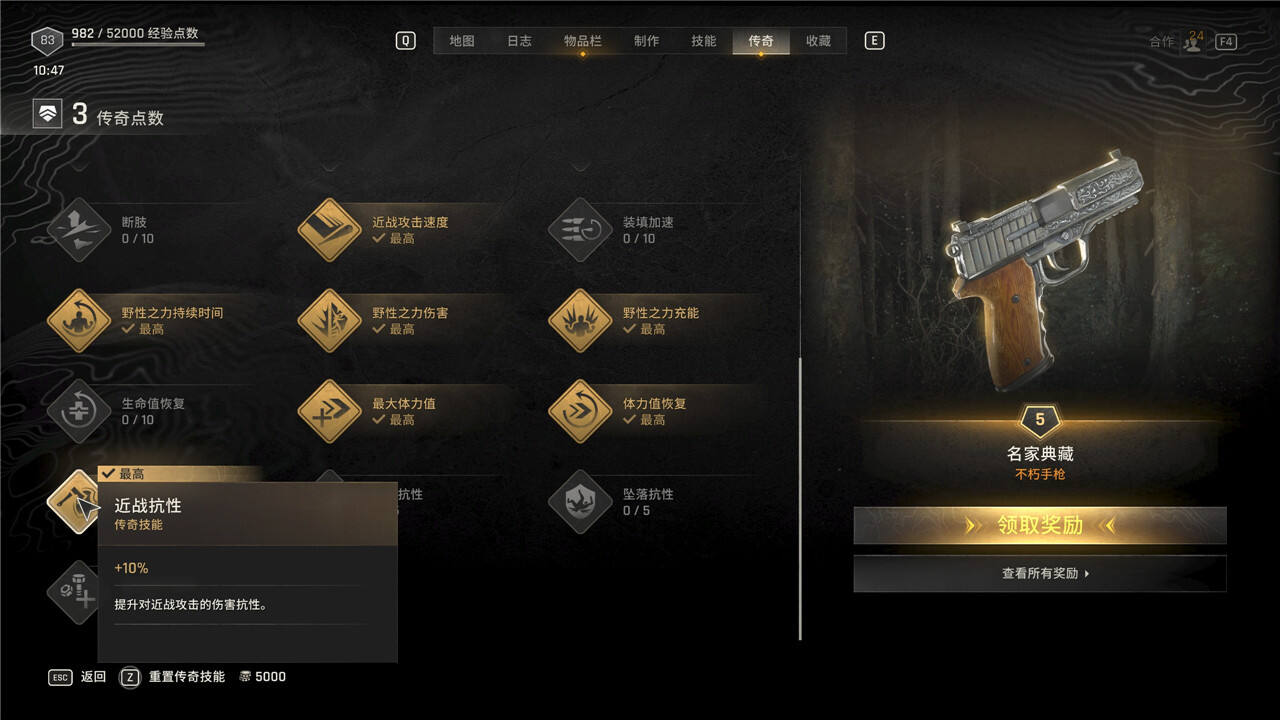The image size is (1280, 720).
Task: Claim reward with the 领取奖励 button
Action: (x=1040, y=525)
